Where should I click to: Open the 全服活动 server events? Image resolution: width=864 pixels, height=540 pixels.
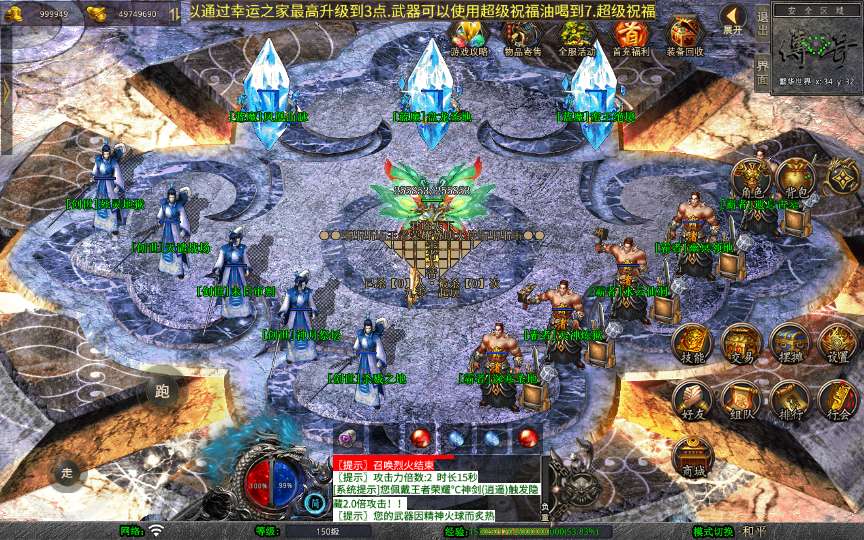click(576, 37)
